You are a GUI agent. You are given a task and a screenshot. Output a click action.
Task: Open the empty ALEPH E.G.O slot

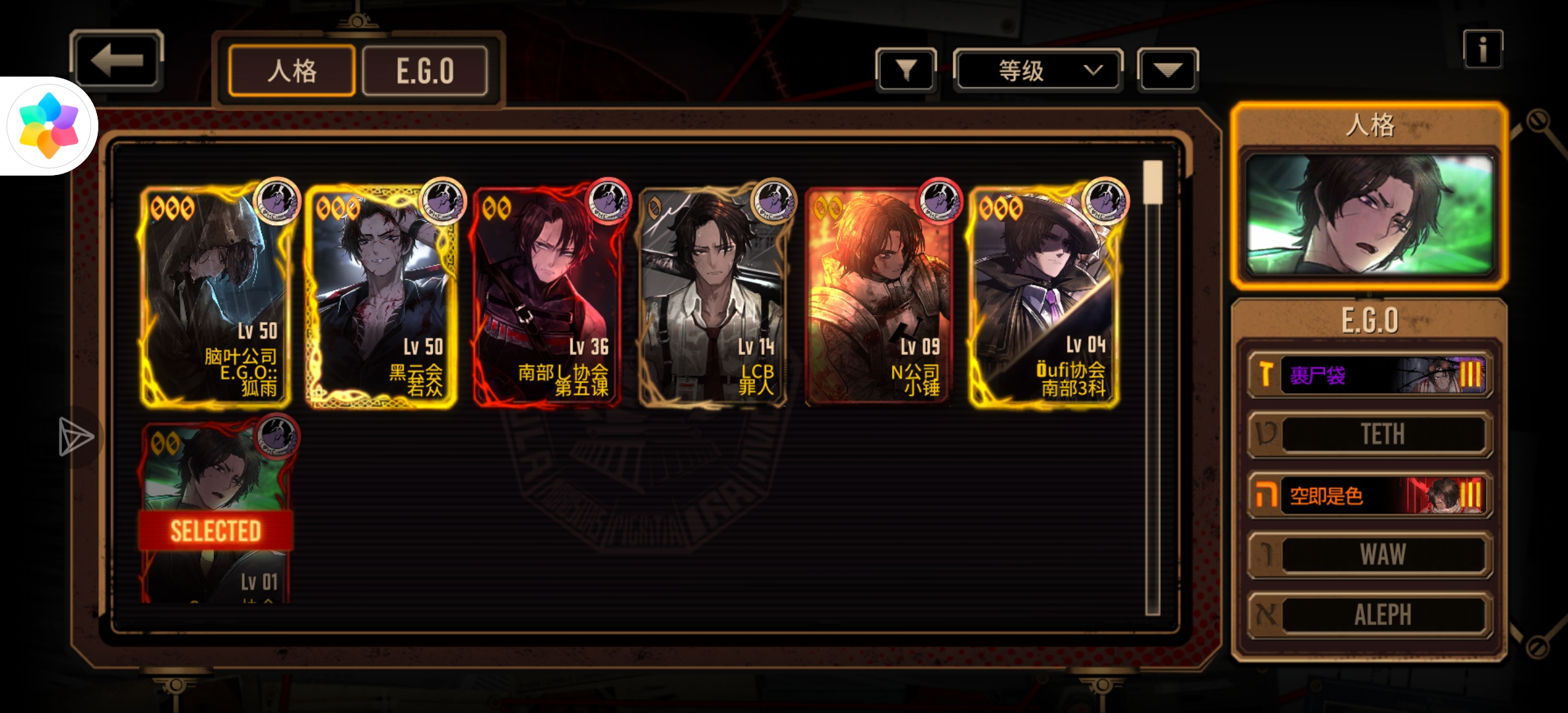click(x=1369, y=615)
